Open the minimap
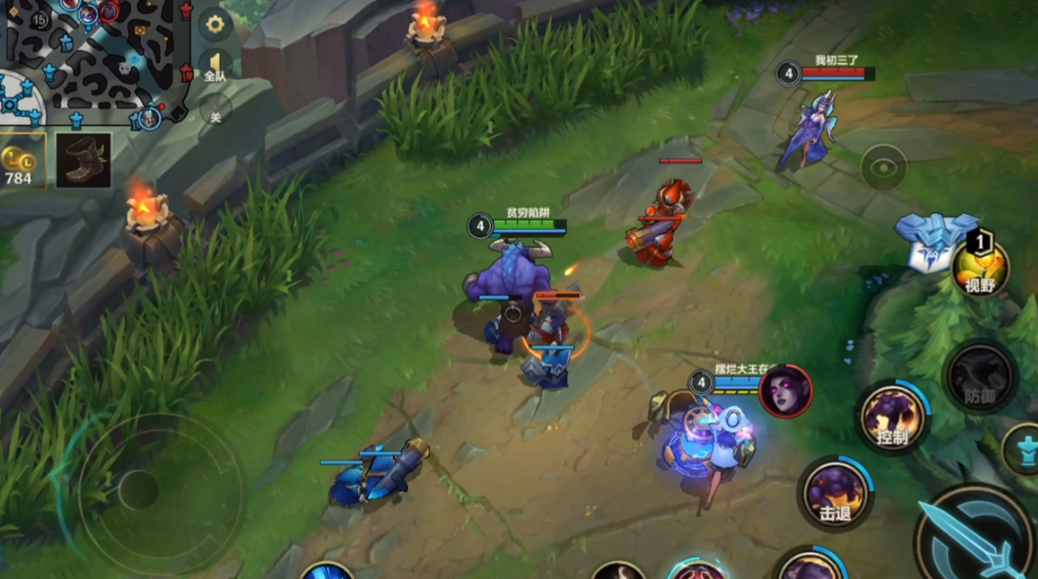This screenshot has height=579, width=1038. [x=95, y=58]
